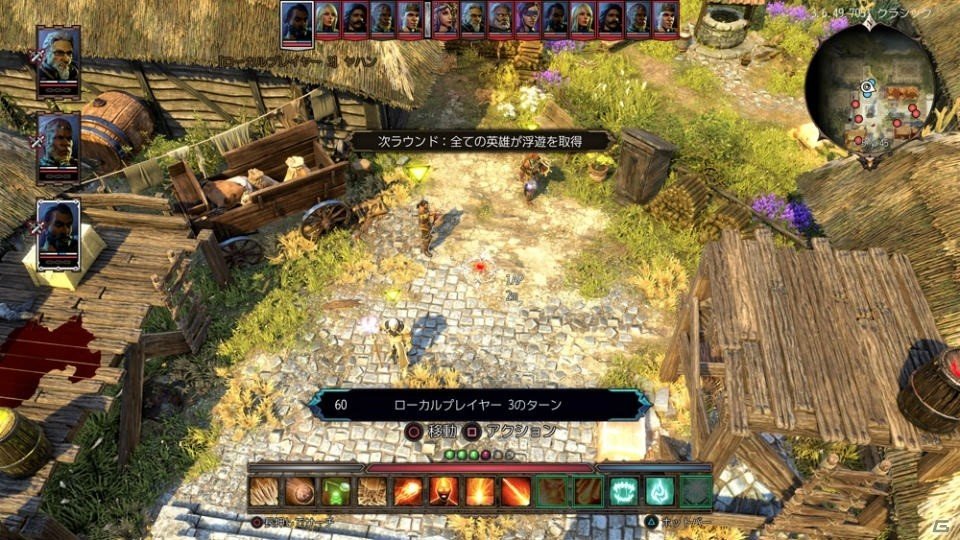
Task: Open the circular minimap
Action: click(869, 83)
